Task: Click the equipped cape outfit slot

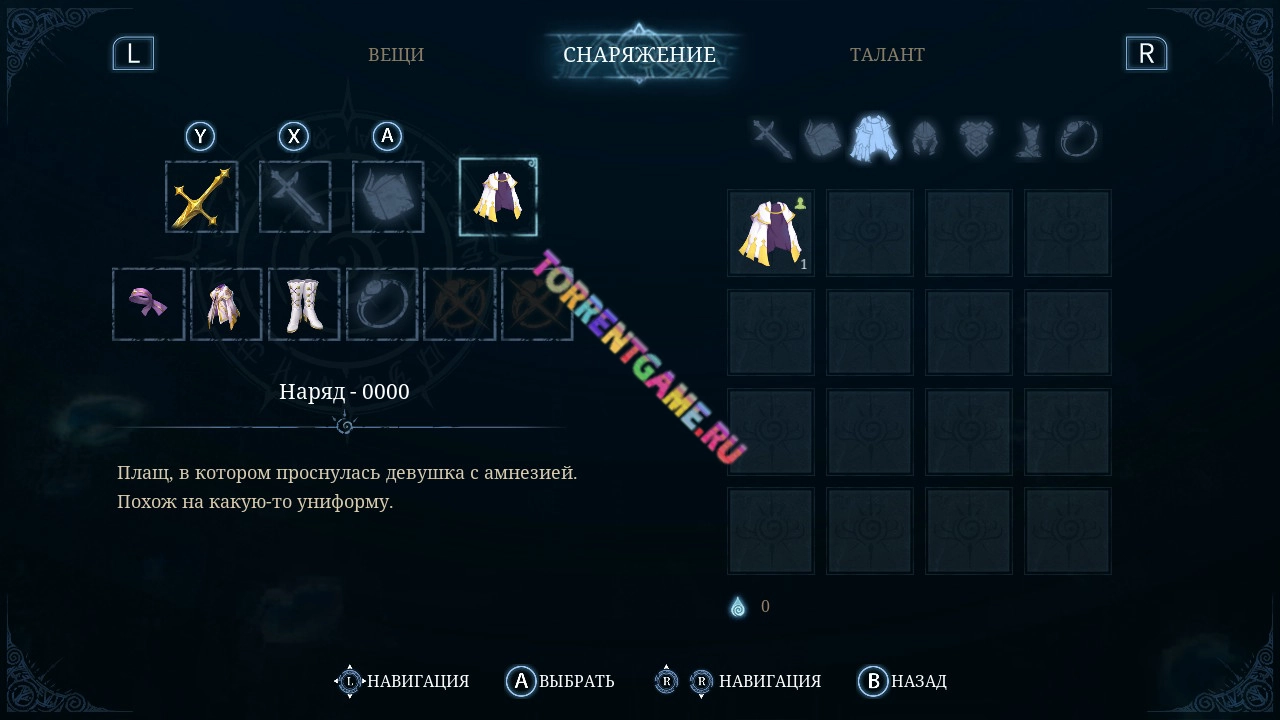Action: (498, 196)
